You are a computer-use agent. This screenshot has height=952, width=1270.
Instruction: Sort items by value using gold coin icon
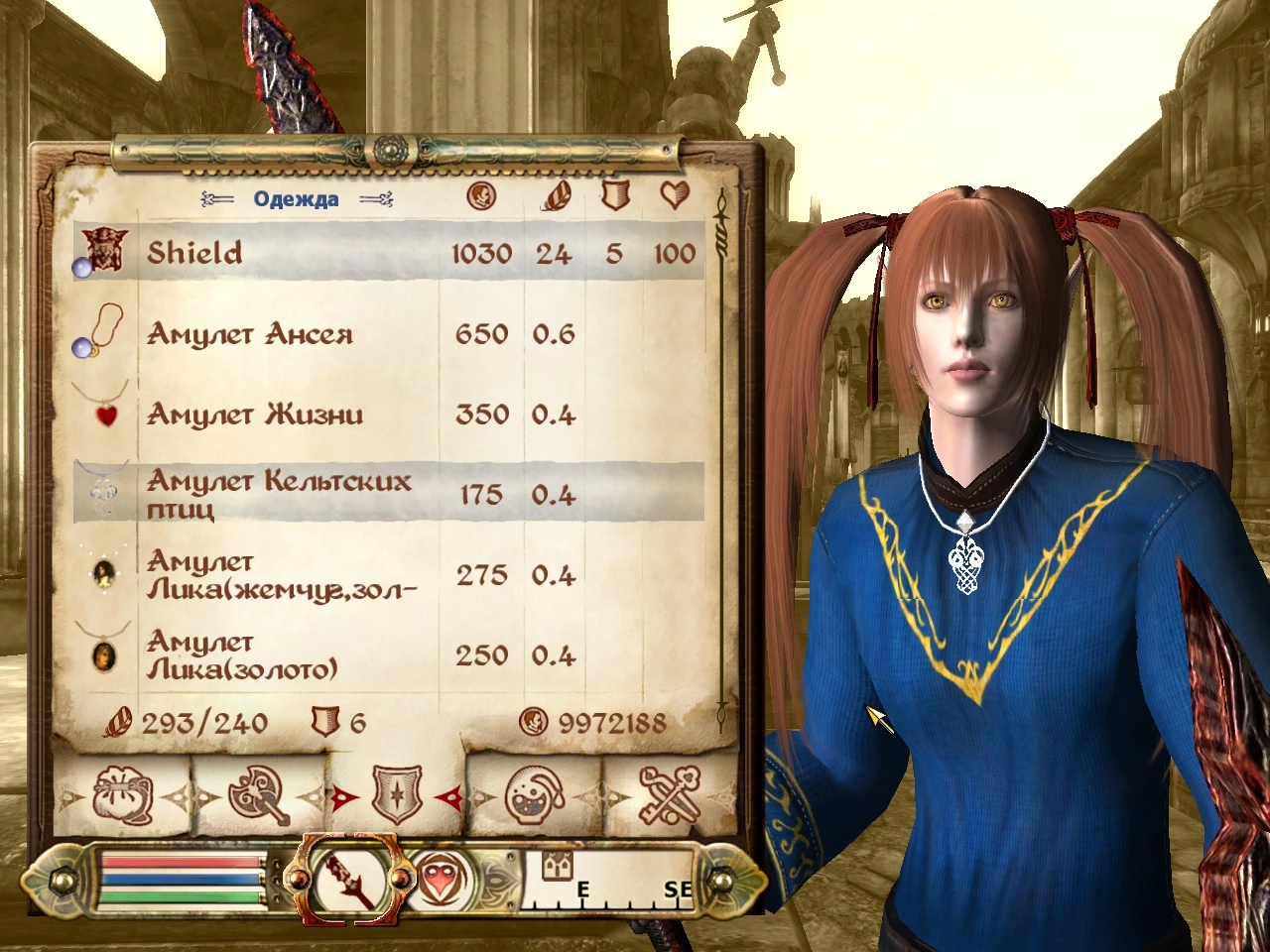480,197
